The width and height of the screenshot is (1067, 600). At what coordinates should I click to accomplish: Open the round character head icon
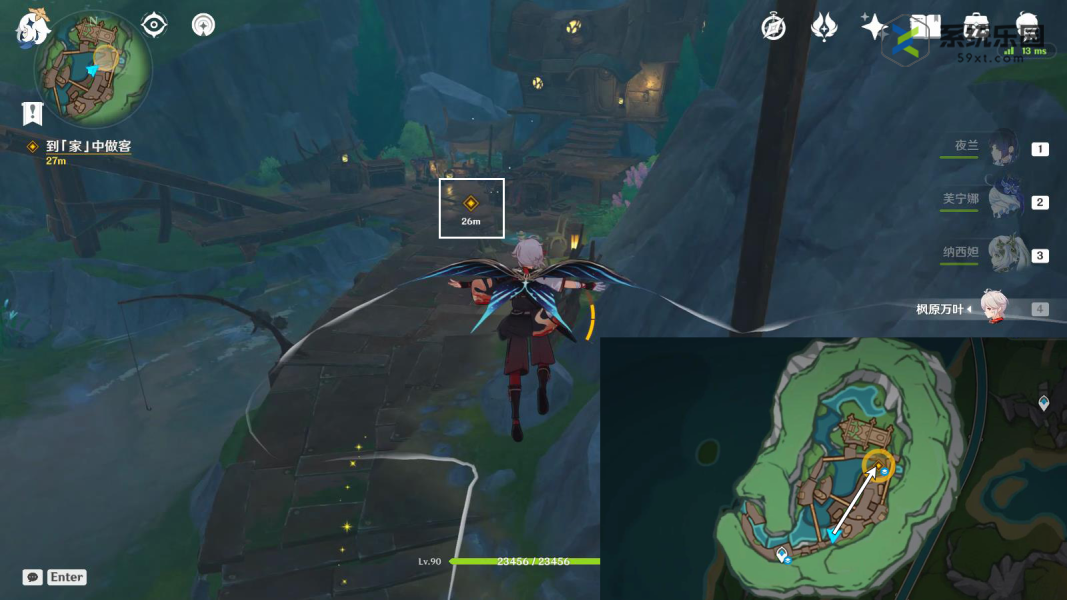pyautogui.click(x=1027, y=27)
